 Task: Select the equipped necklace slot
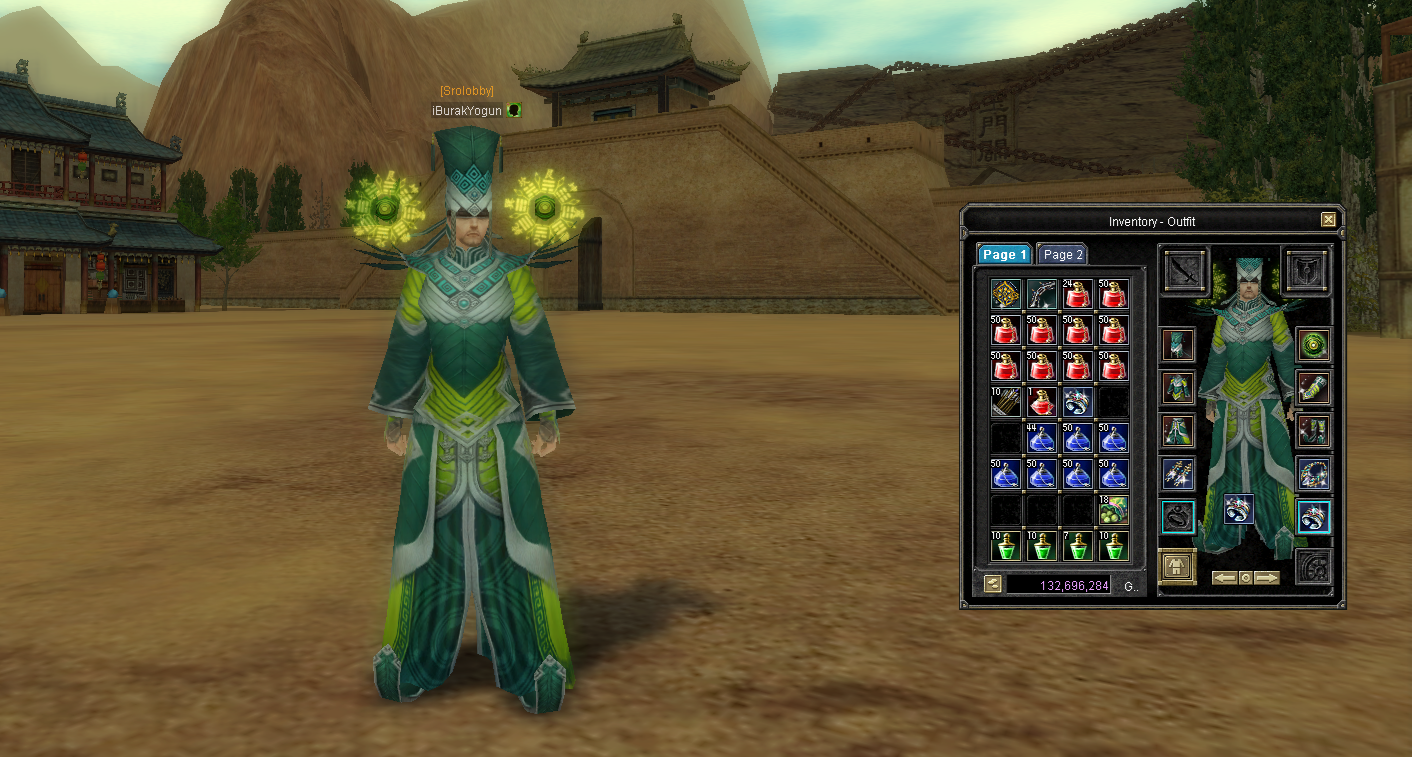click(x=1313, y=474)
